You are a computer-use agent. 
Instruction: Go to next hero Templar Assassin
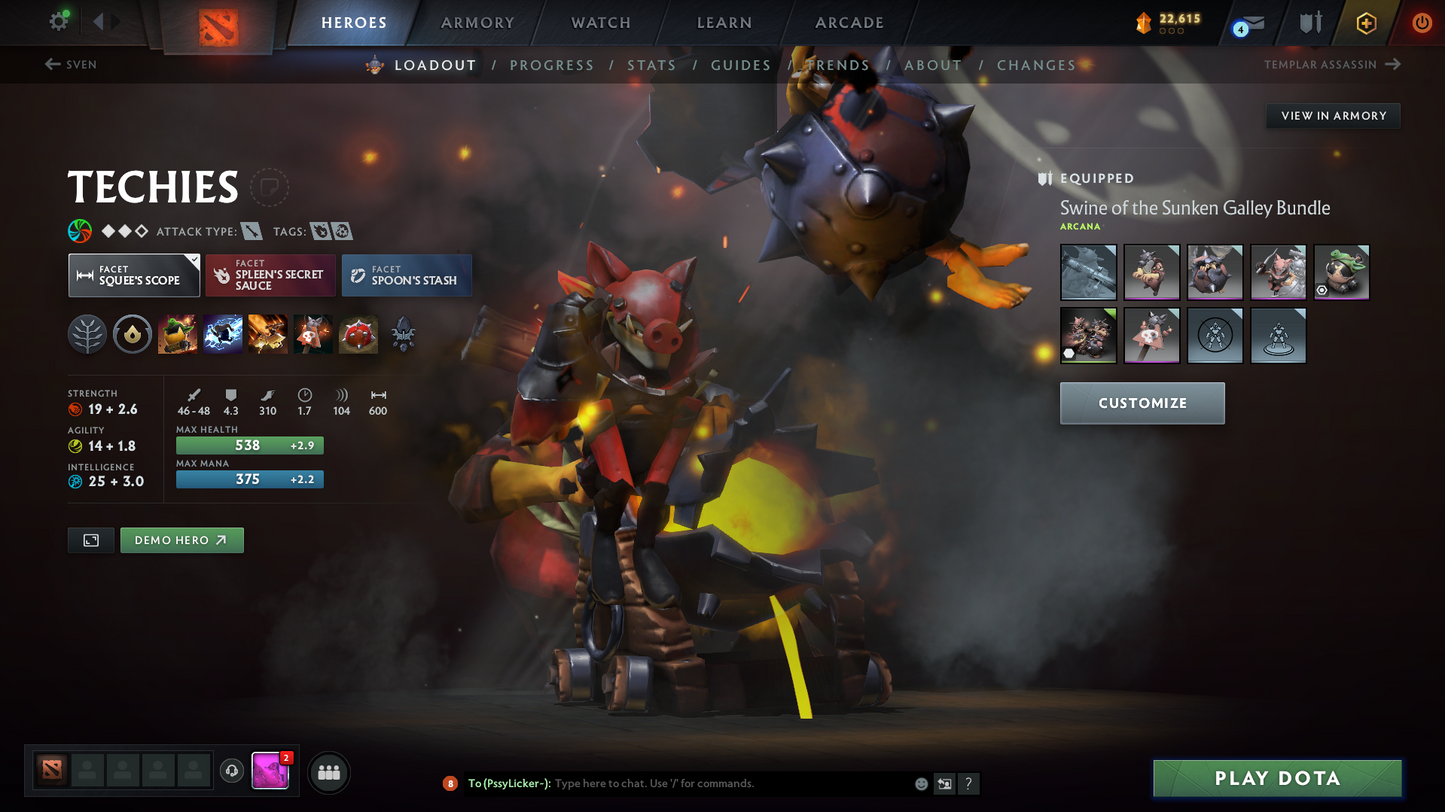pos(1332,65)
